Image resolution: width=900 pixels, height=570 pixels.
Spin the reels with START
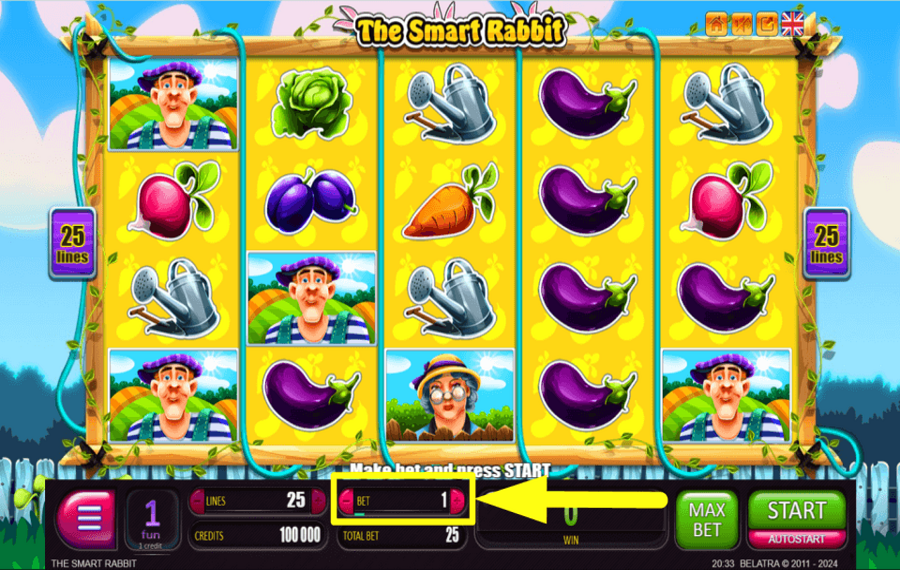click(x=796, y=511)
